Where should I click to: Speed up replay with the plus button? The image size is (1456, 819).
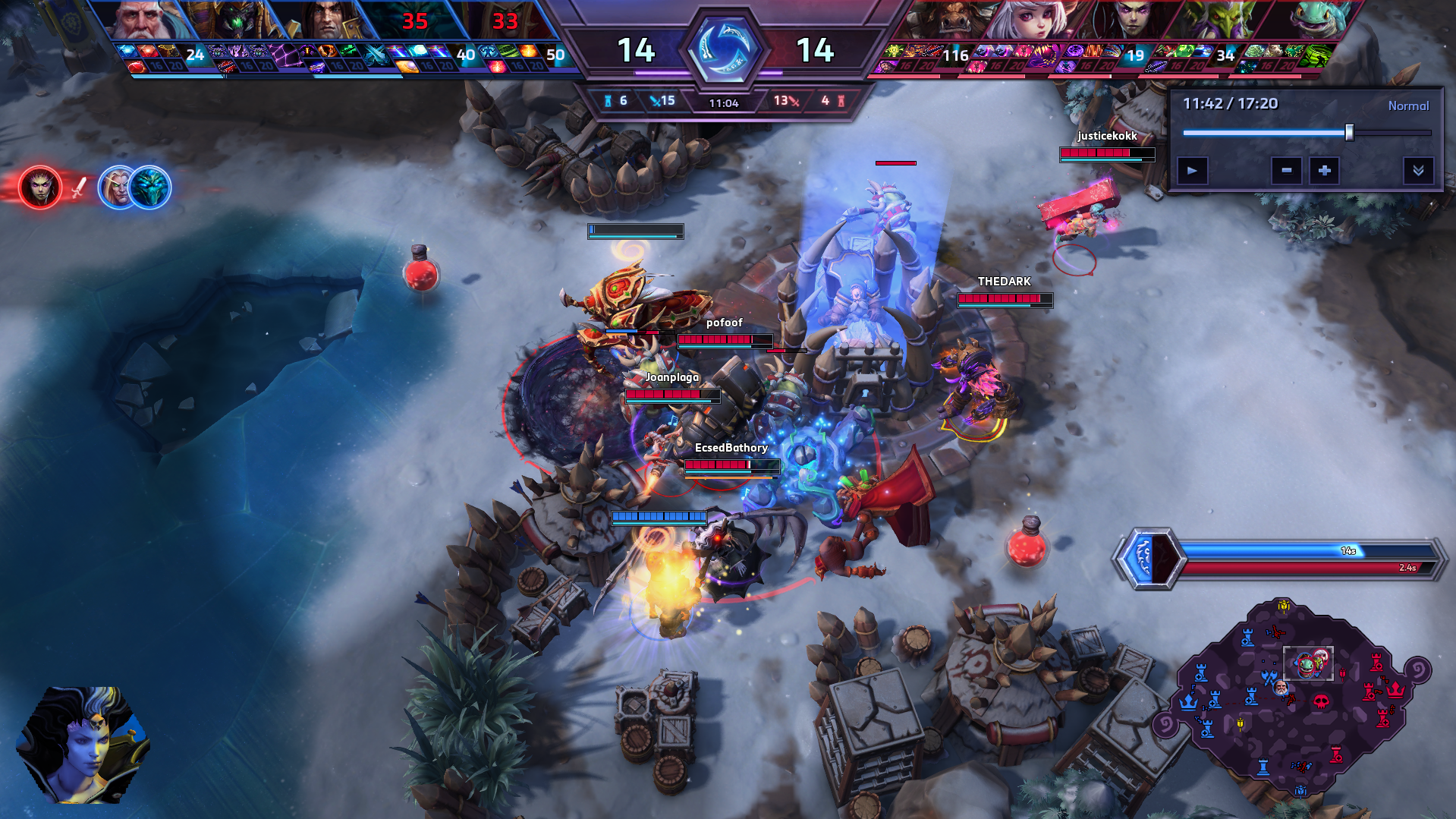(1324, 171)
